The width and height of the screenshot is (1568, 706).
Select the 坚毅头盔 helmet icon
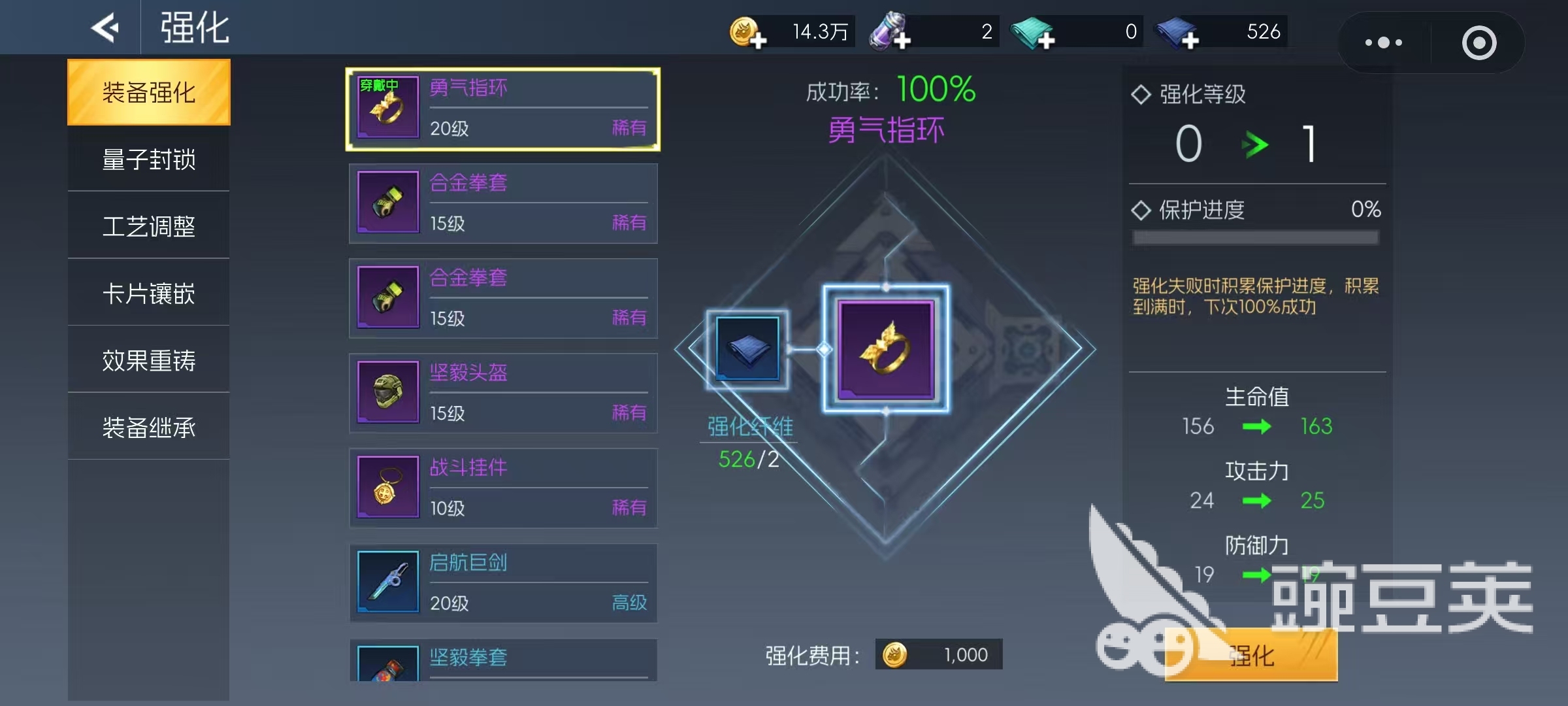click(x=387, y=393)
